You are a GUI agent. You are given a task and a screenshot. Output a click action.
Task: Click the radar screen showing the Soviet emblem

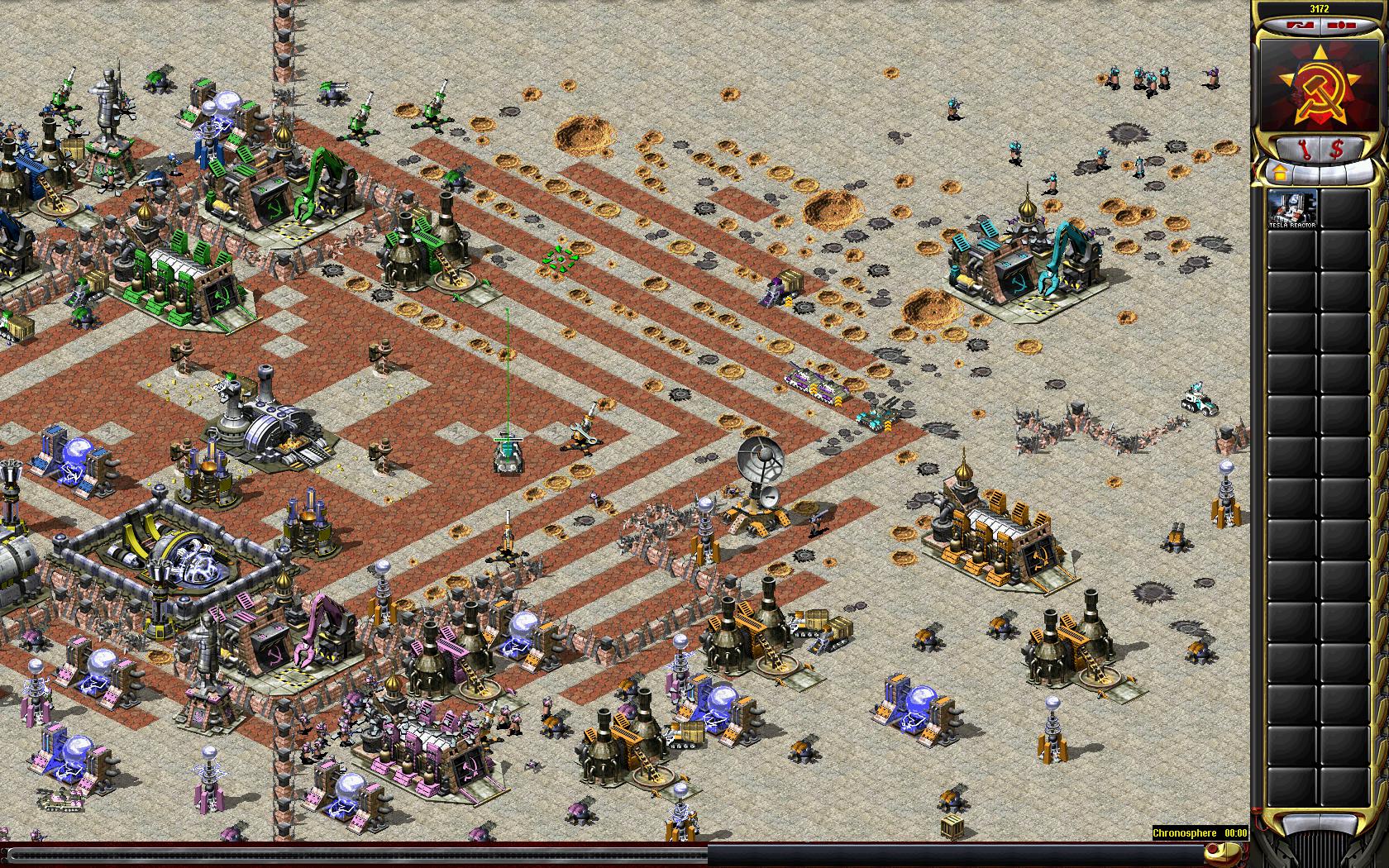[1317, 84]
